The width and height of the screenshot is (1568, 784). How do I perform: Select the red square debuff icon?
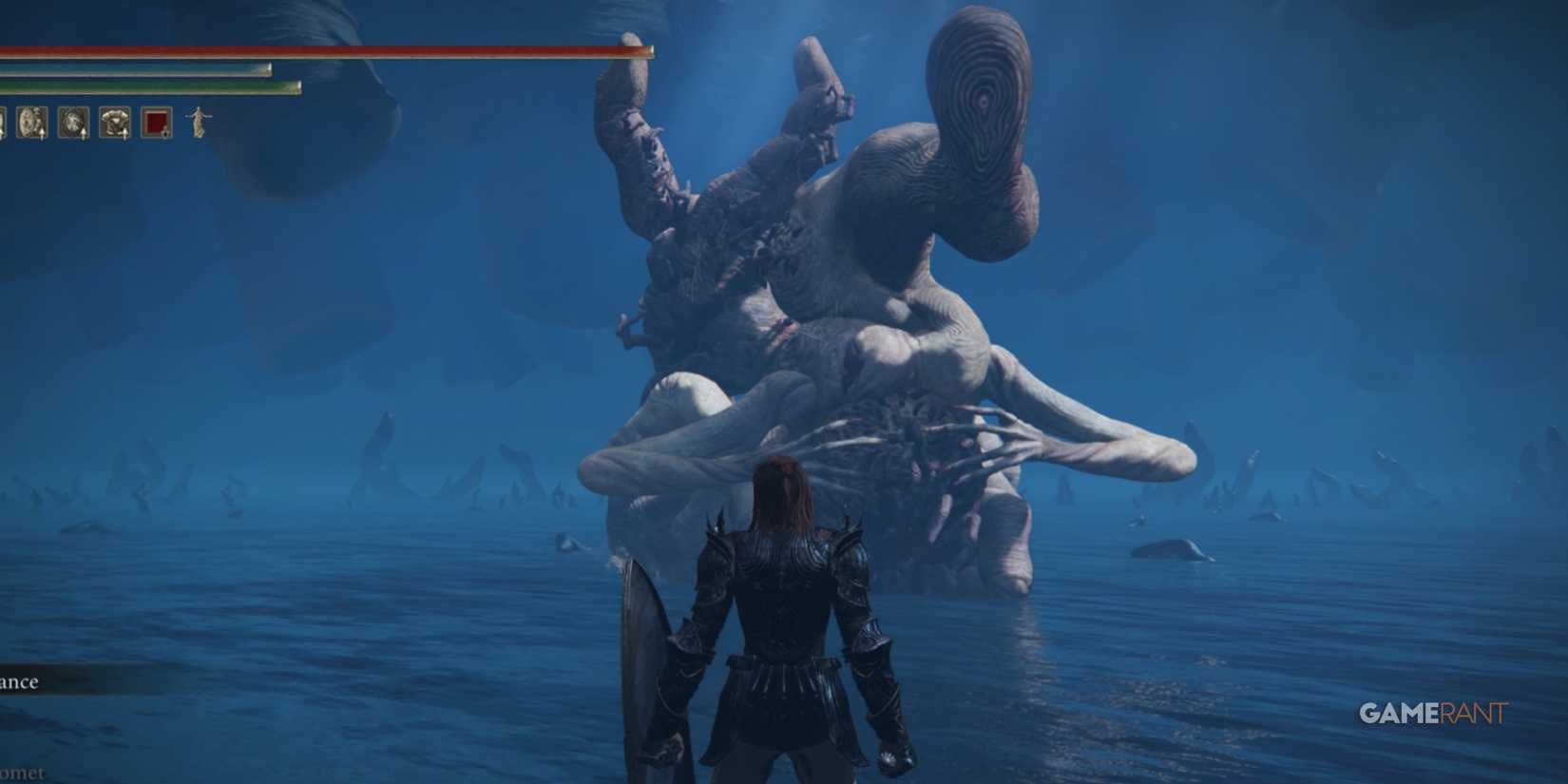[x=157, y=122]
